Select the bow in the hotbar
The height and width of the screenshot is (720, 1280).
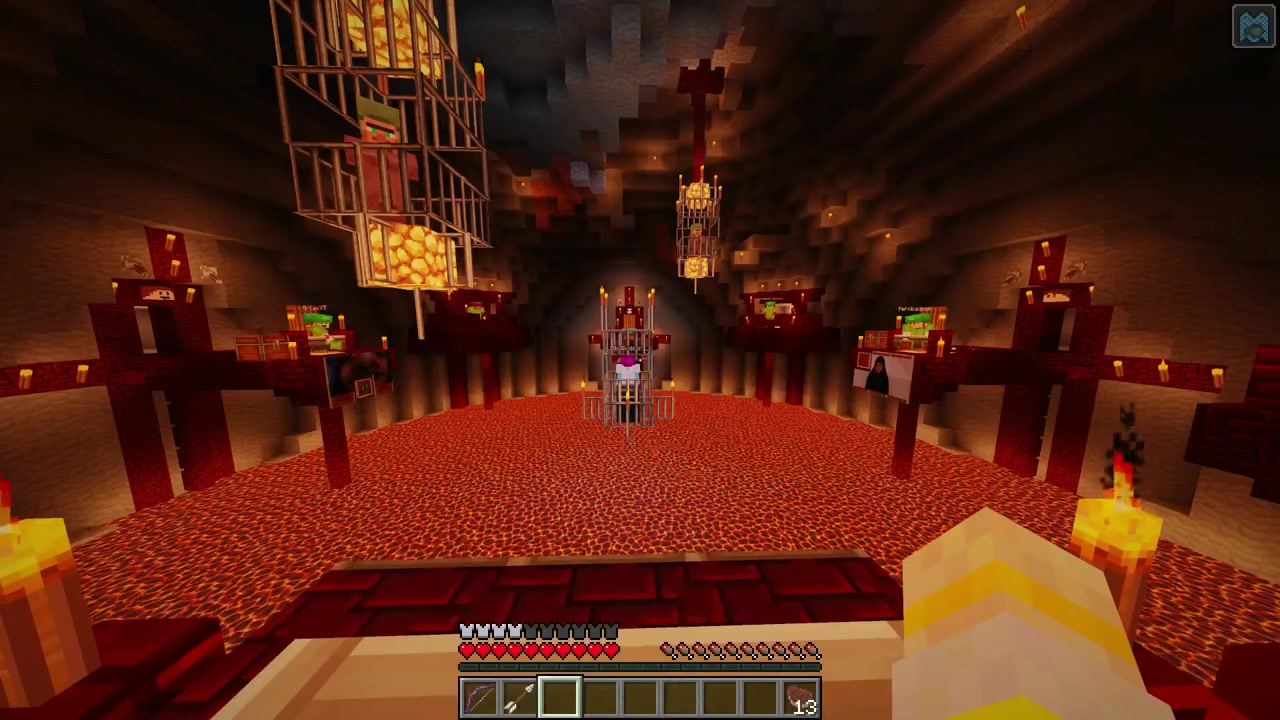pyautogui.click(x=480, y=698)
